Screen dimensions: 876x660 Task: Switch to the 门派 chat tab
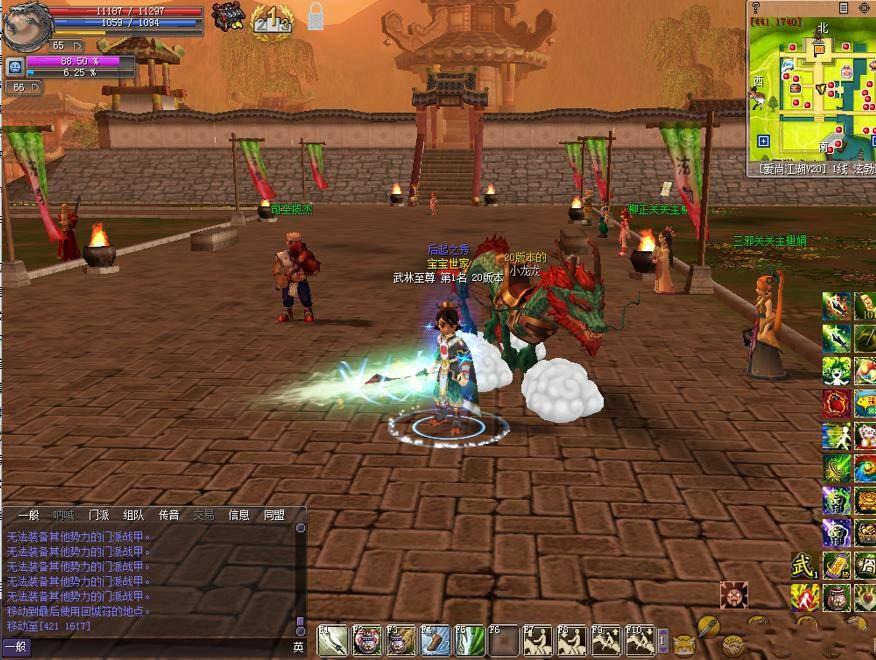pos(98,515)
